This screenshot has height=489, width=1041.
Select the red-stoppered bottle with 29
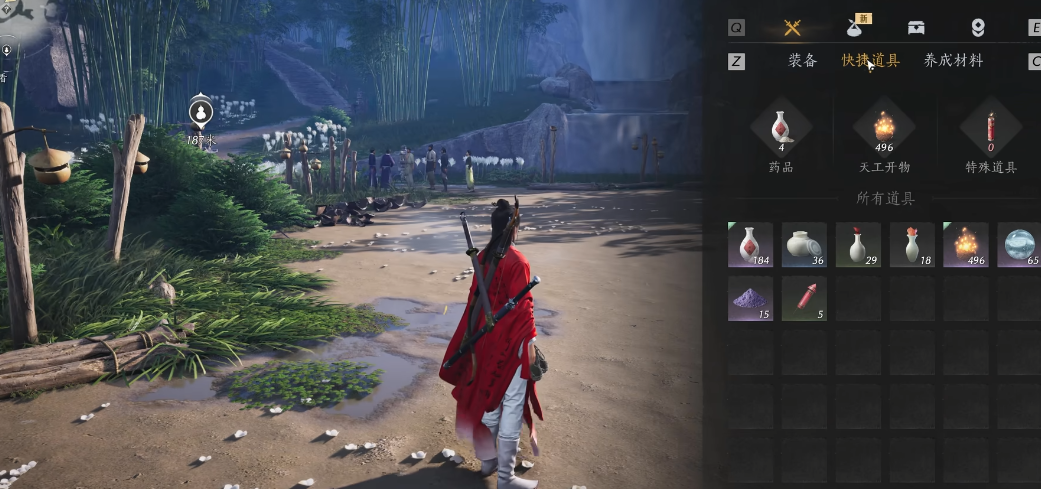pyautogui.click(x=858, y=245)
